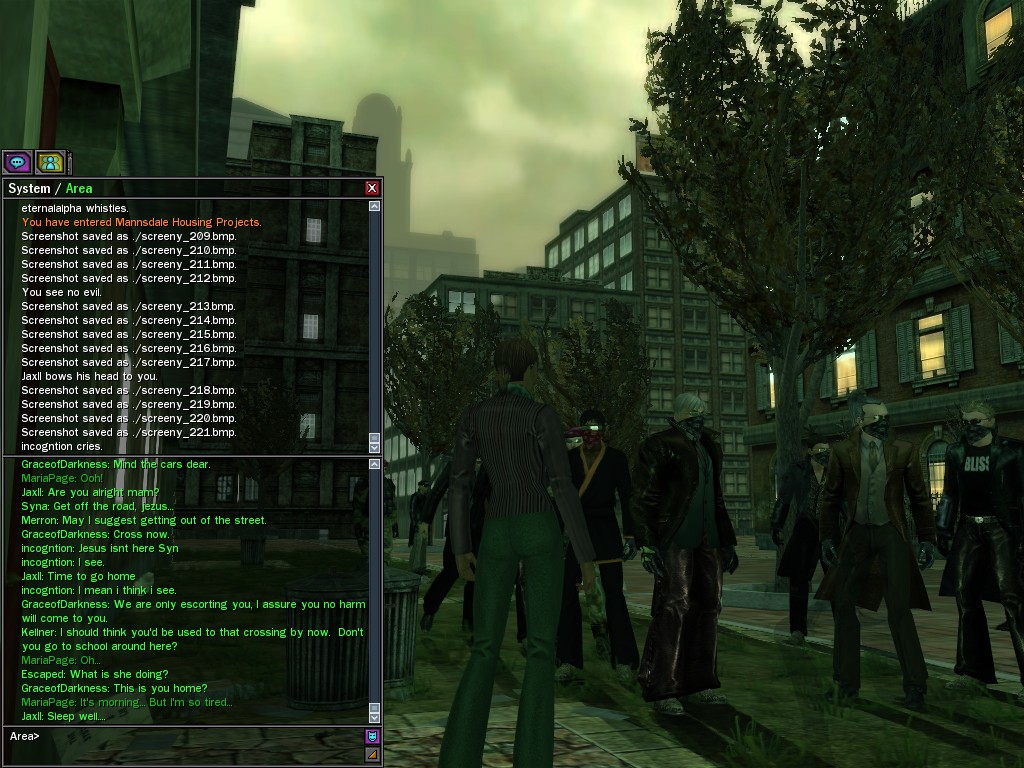Click the orange triangle chat resize button

372,754
